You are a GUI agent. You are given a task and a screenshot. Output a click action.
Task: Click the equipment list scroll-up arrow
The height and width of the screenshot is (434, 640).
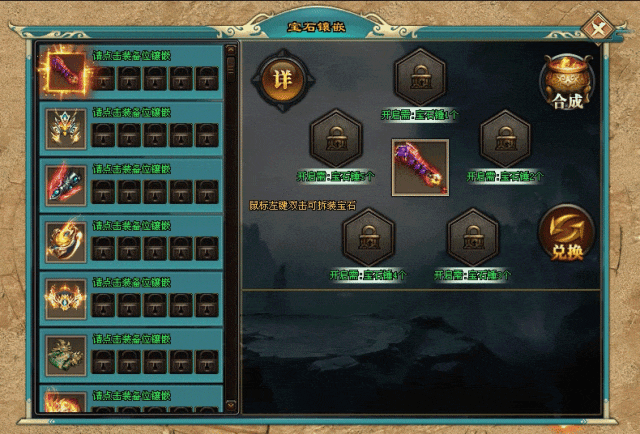231,49
